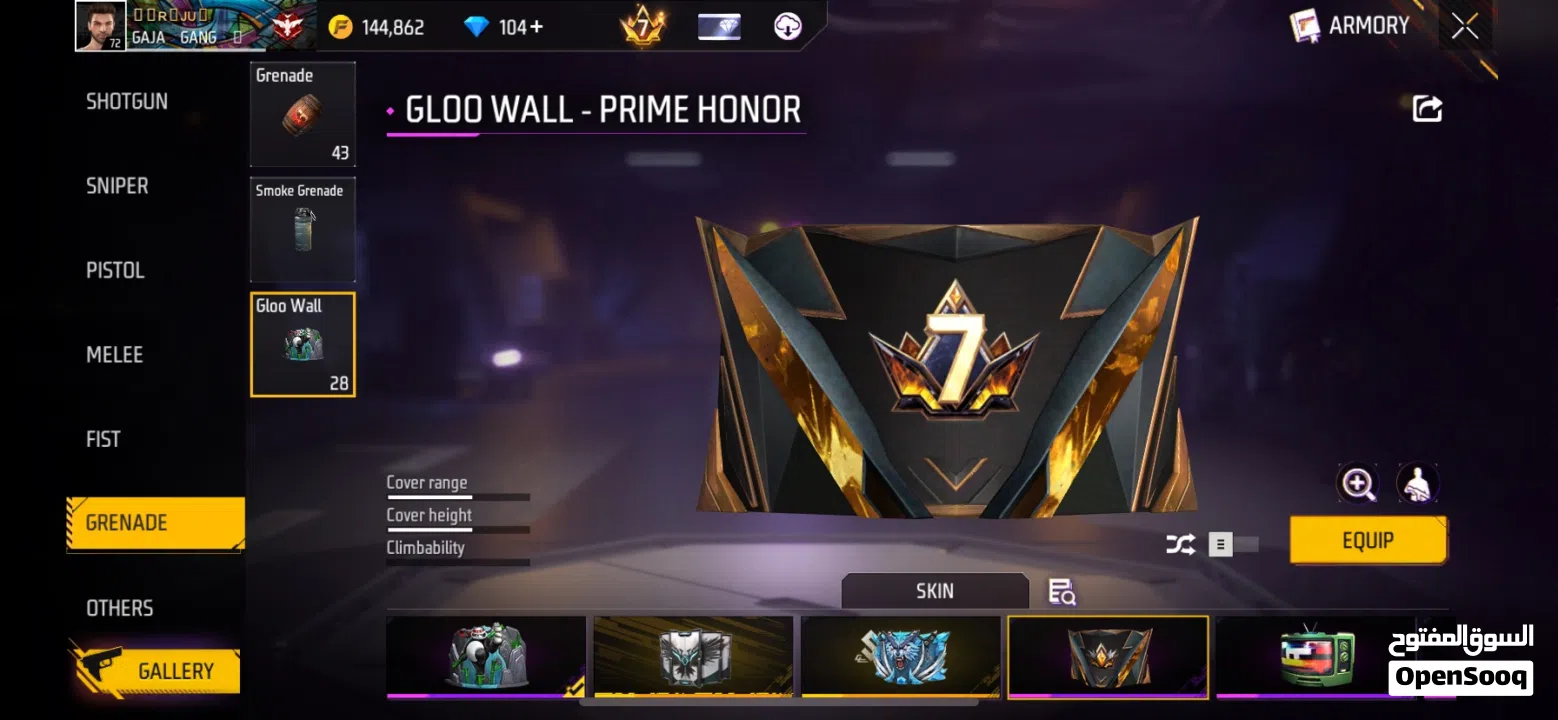
Task: Toggle the random skin shuffle switch
Action: tap(1232, 545)
